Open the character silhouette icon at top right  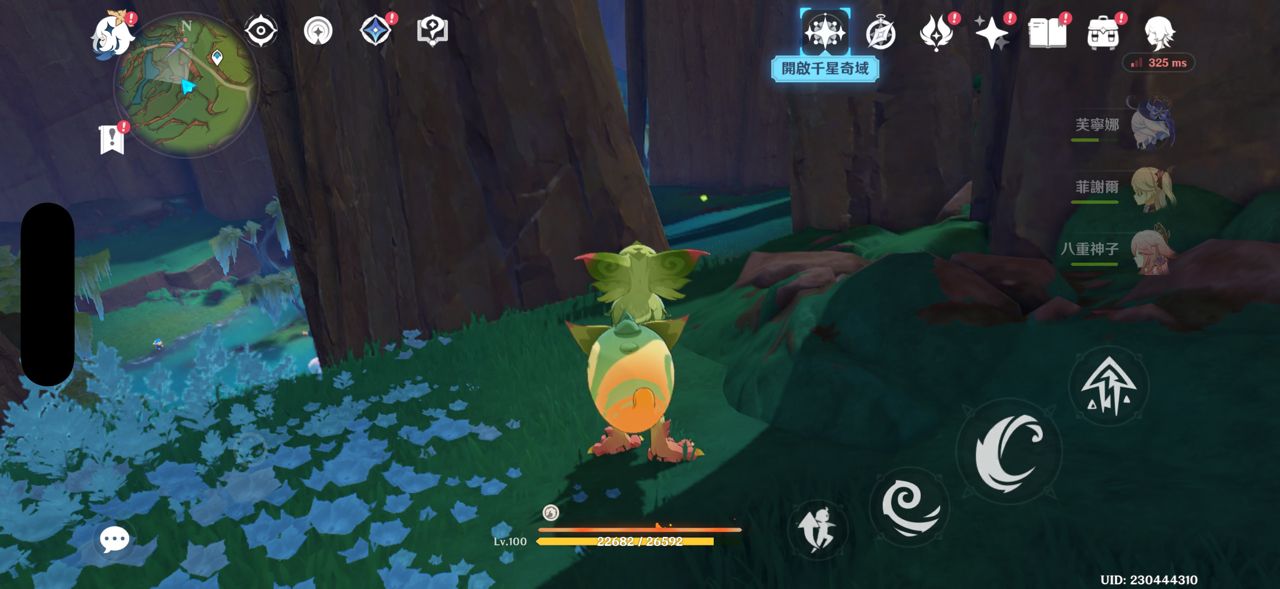pos(1160,33)
